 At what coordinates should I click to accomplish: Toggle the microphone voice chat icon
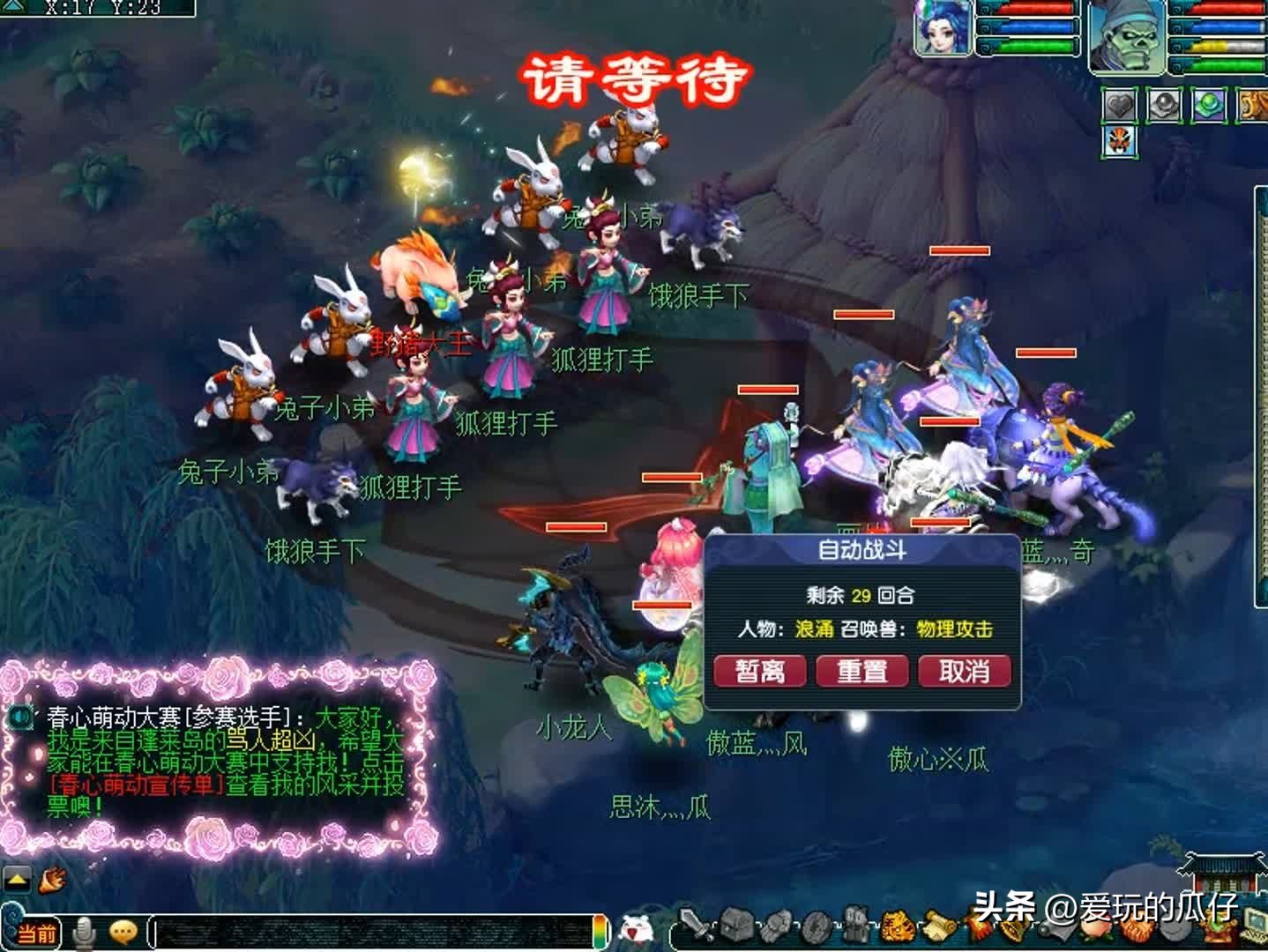pyautogui.click(x=85, y=930)
